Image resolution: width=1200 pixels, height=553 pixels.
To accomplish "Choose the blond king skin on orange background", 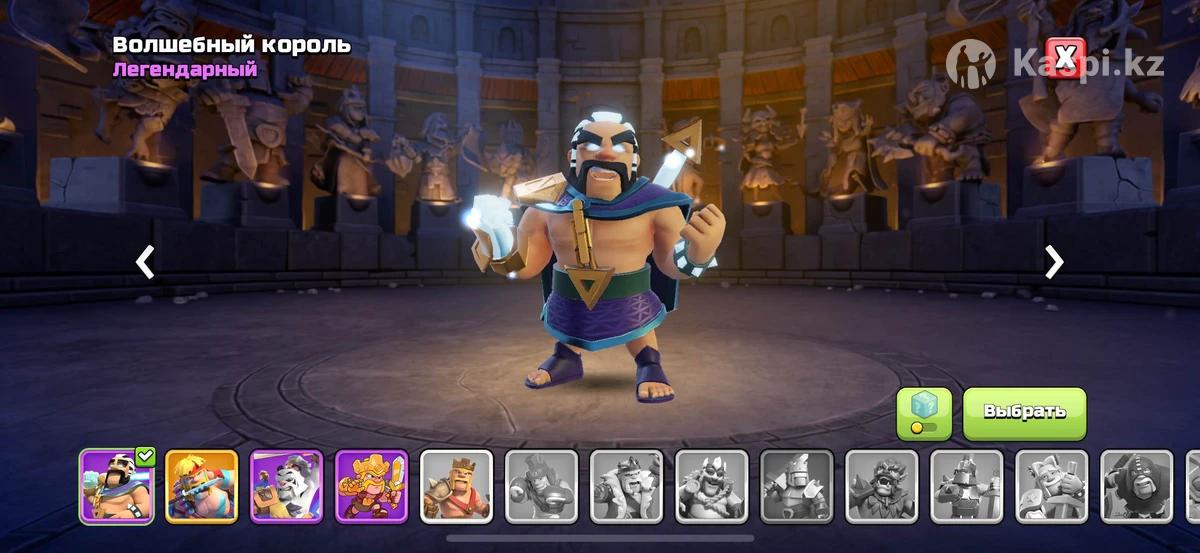I will [201, 486].
